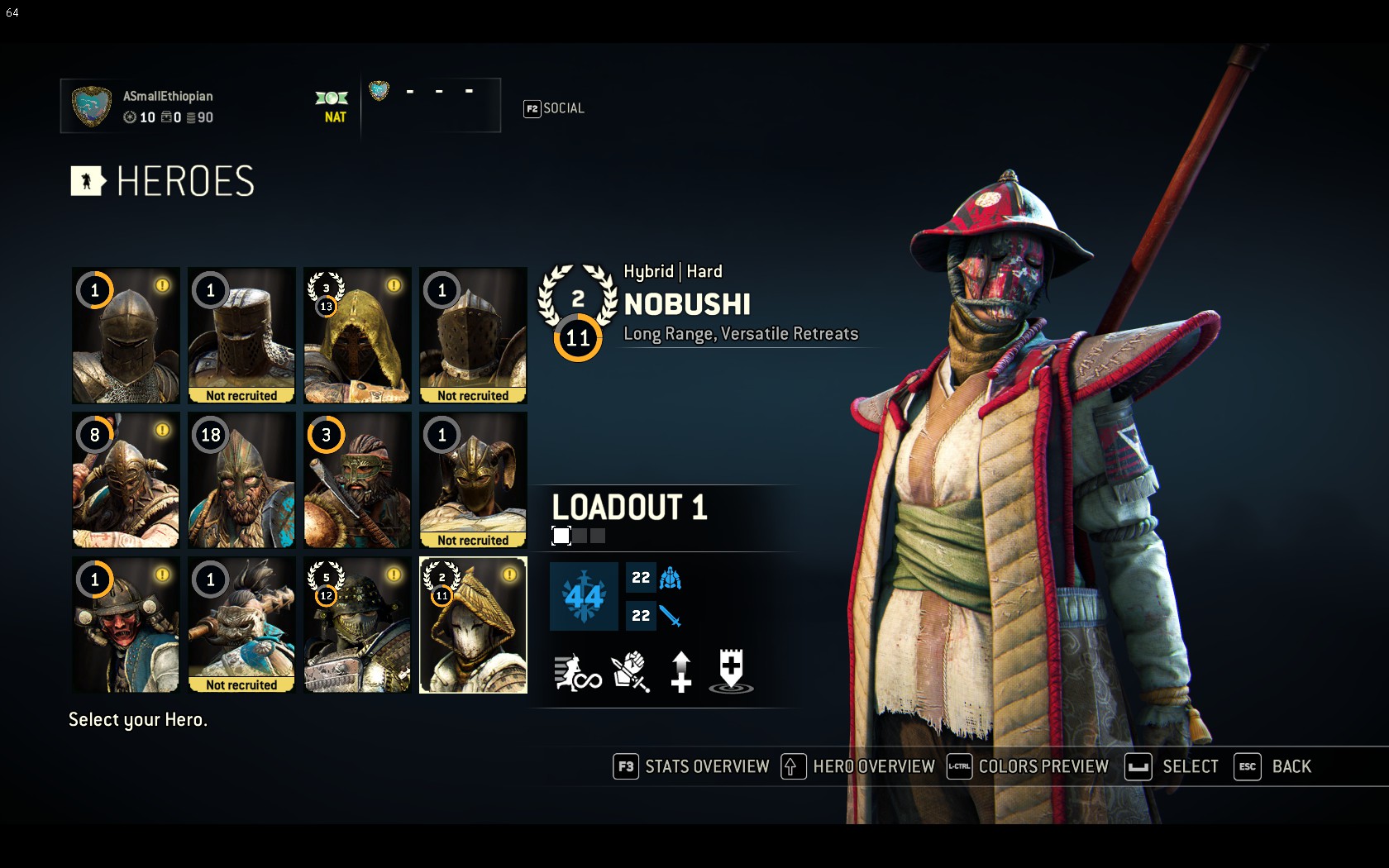Select the level 18 Warlord hero
The image size is (1389, 868).
click(x=241, y=479)
